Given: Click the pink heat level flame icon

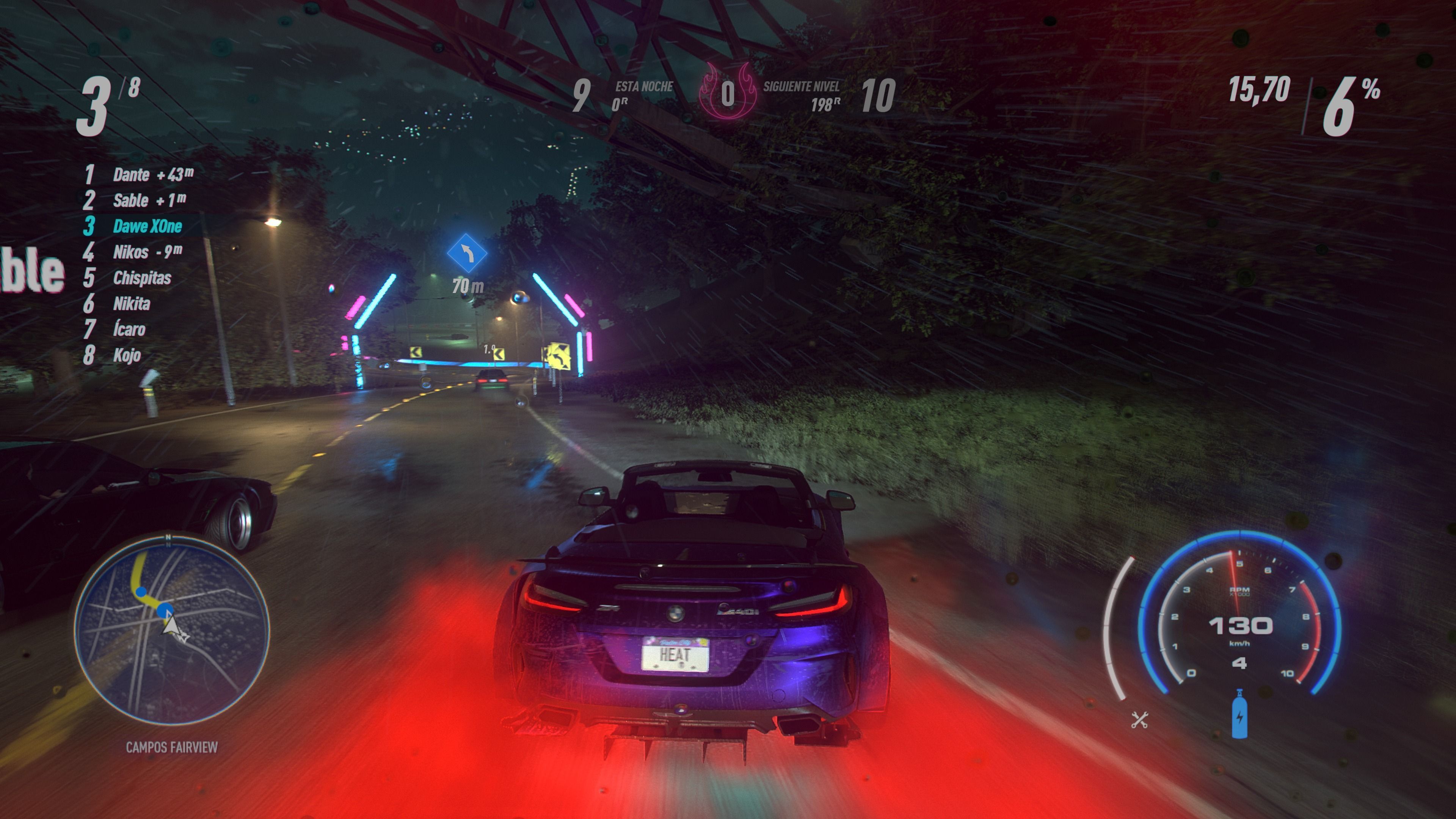Looking at the screenshot, I should click(728, 93).
